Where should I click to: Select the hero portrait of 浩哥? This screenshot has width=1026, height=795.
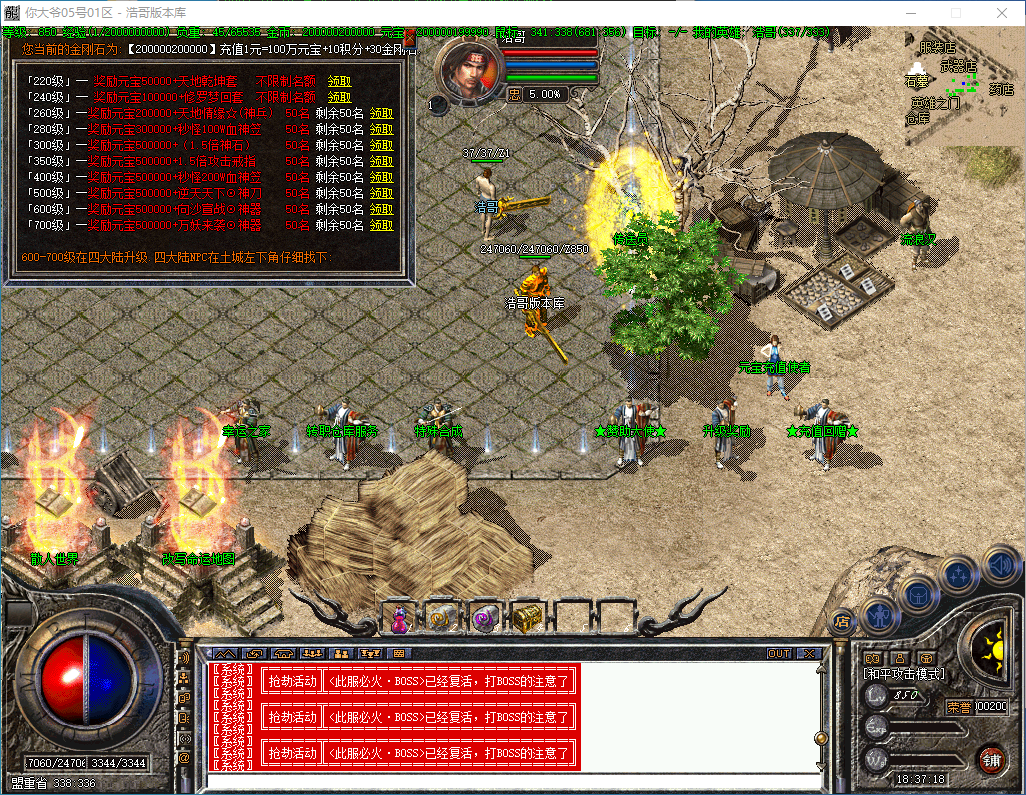tap(468, 73)
